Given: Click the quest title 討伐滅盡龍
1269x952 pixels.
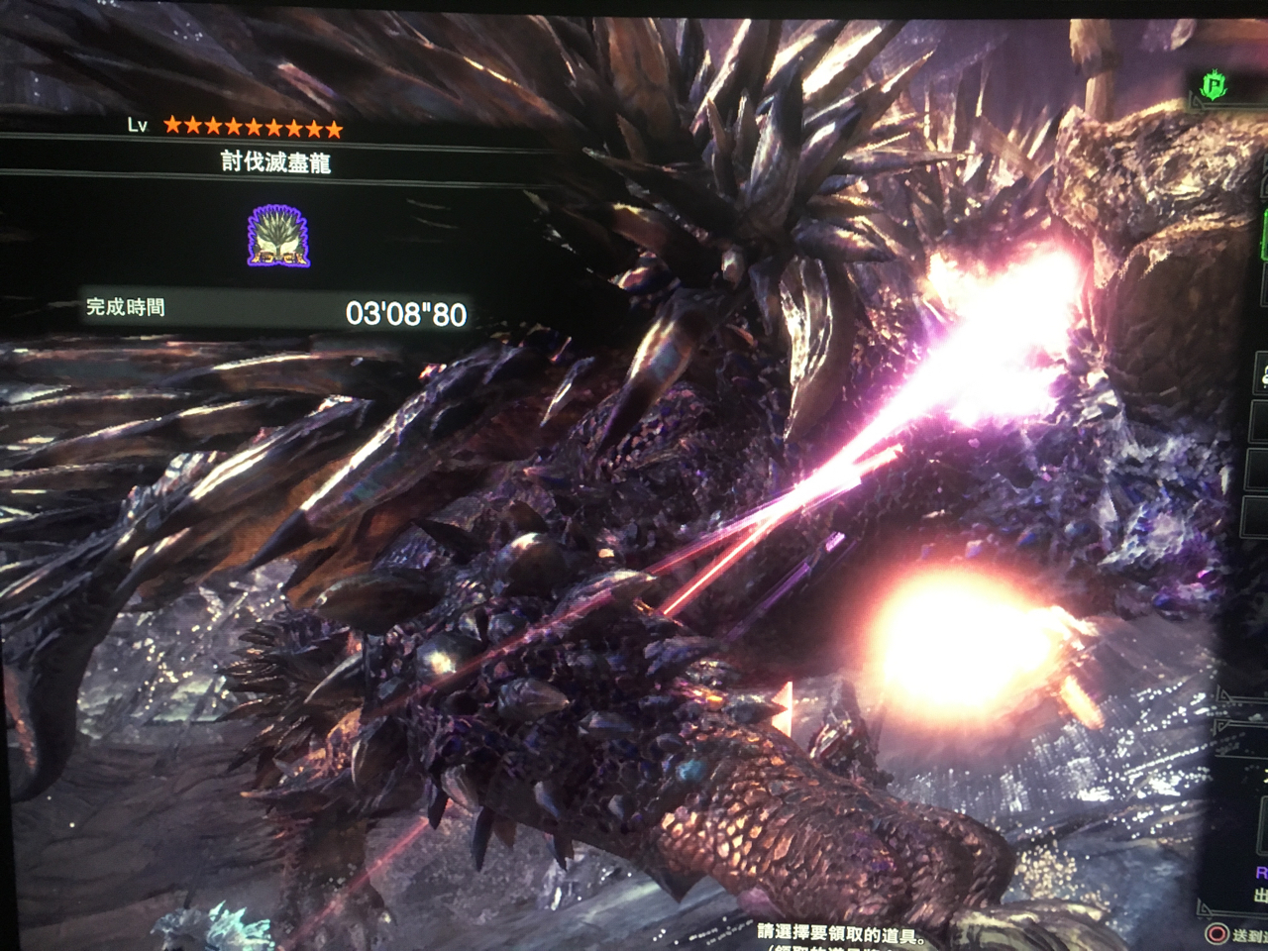Looking at the screenshot, I should coord(275,162).
